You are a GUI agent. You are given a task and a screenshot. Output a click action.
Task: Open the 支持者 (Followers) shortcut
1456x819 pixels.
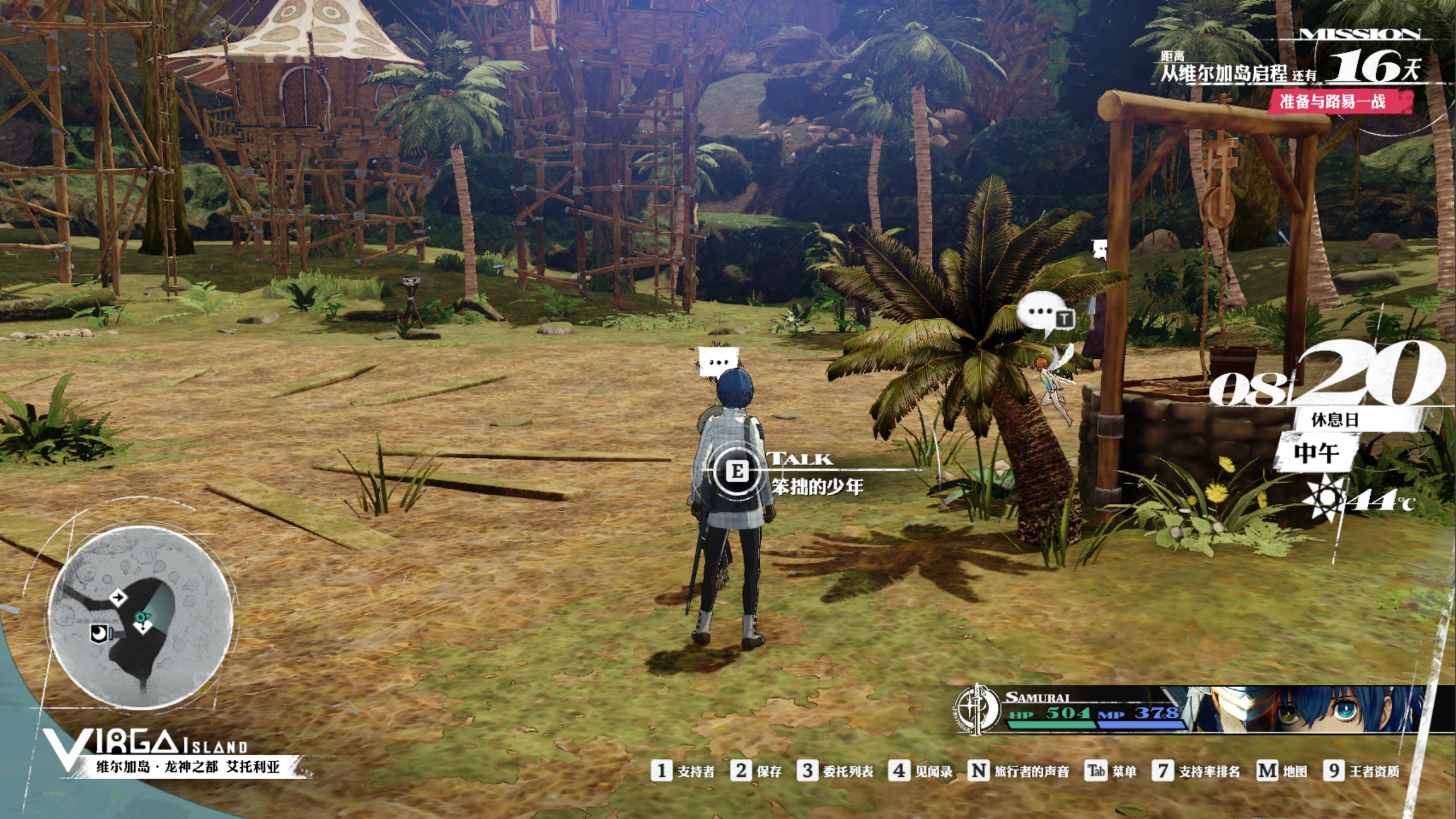(x=683, y=771)
